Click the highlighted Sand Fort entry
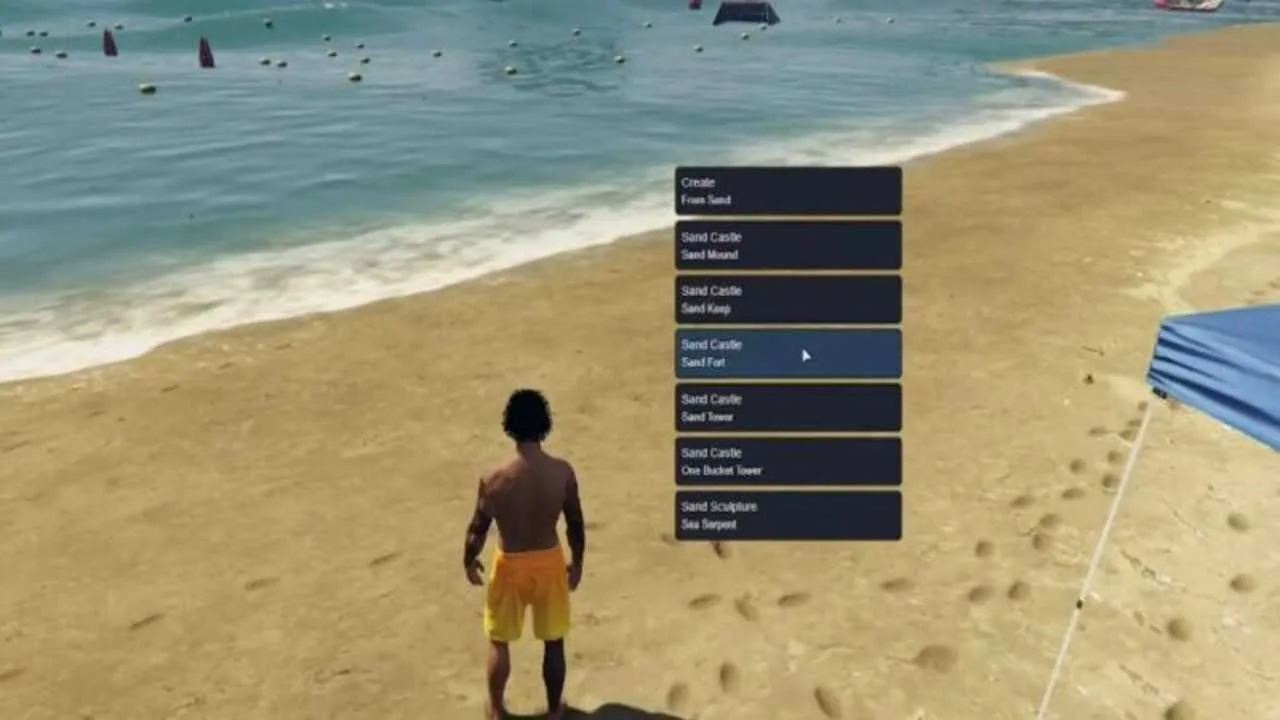This screenshot has width=1280, height=720. [787, 353]
